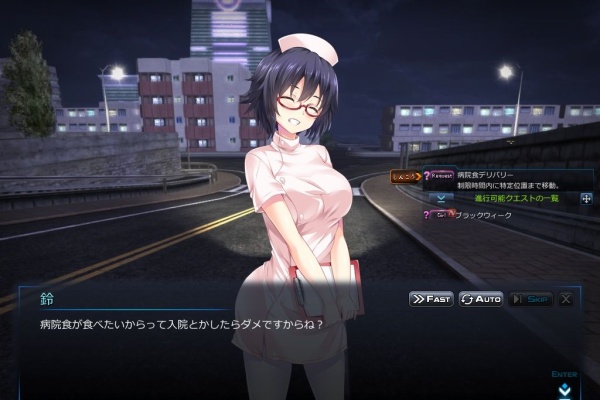Skip the dialogue scene
This screenshot has width=600, height=400.
pyautogui.click(x=530, y=299)
